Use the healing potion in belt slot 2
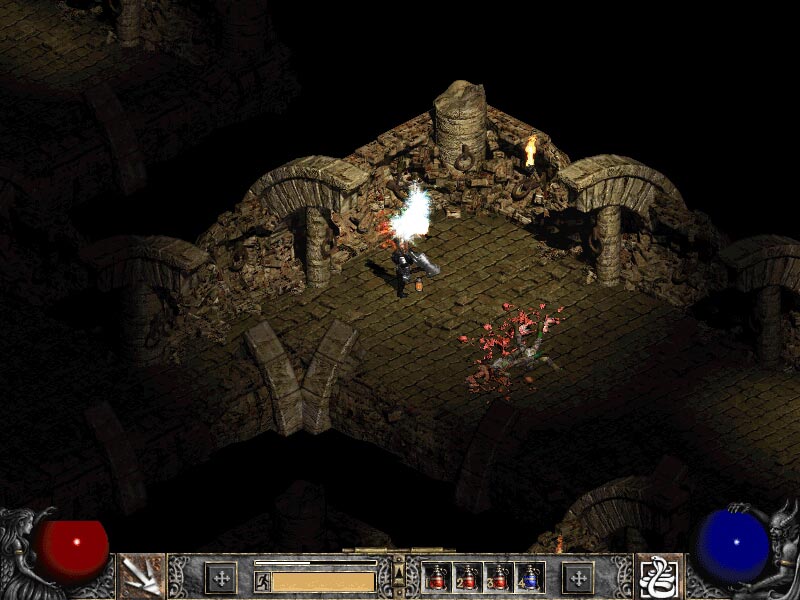This screenshot has width=800, height=600. [x=469, y=578]
